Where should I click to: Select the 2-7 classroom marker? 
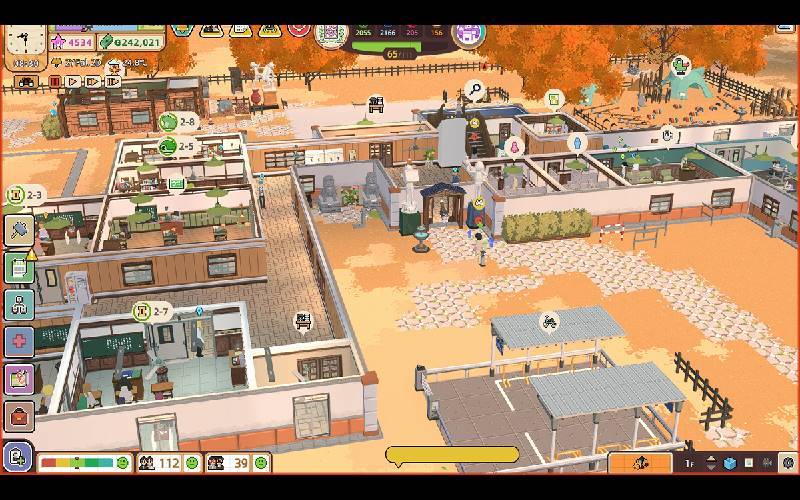(143, 312)
